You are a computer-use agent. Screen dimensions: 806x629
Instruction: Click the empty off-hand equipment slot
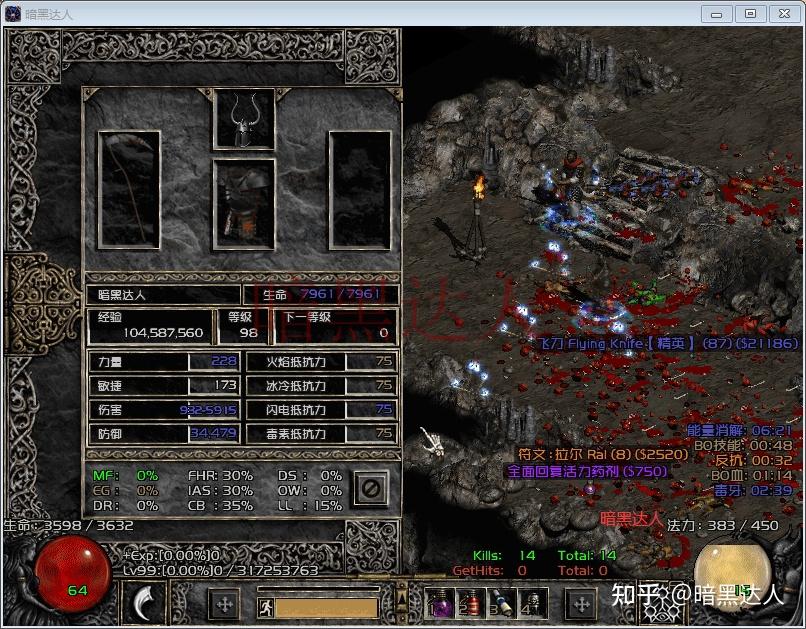point(359,188)
